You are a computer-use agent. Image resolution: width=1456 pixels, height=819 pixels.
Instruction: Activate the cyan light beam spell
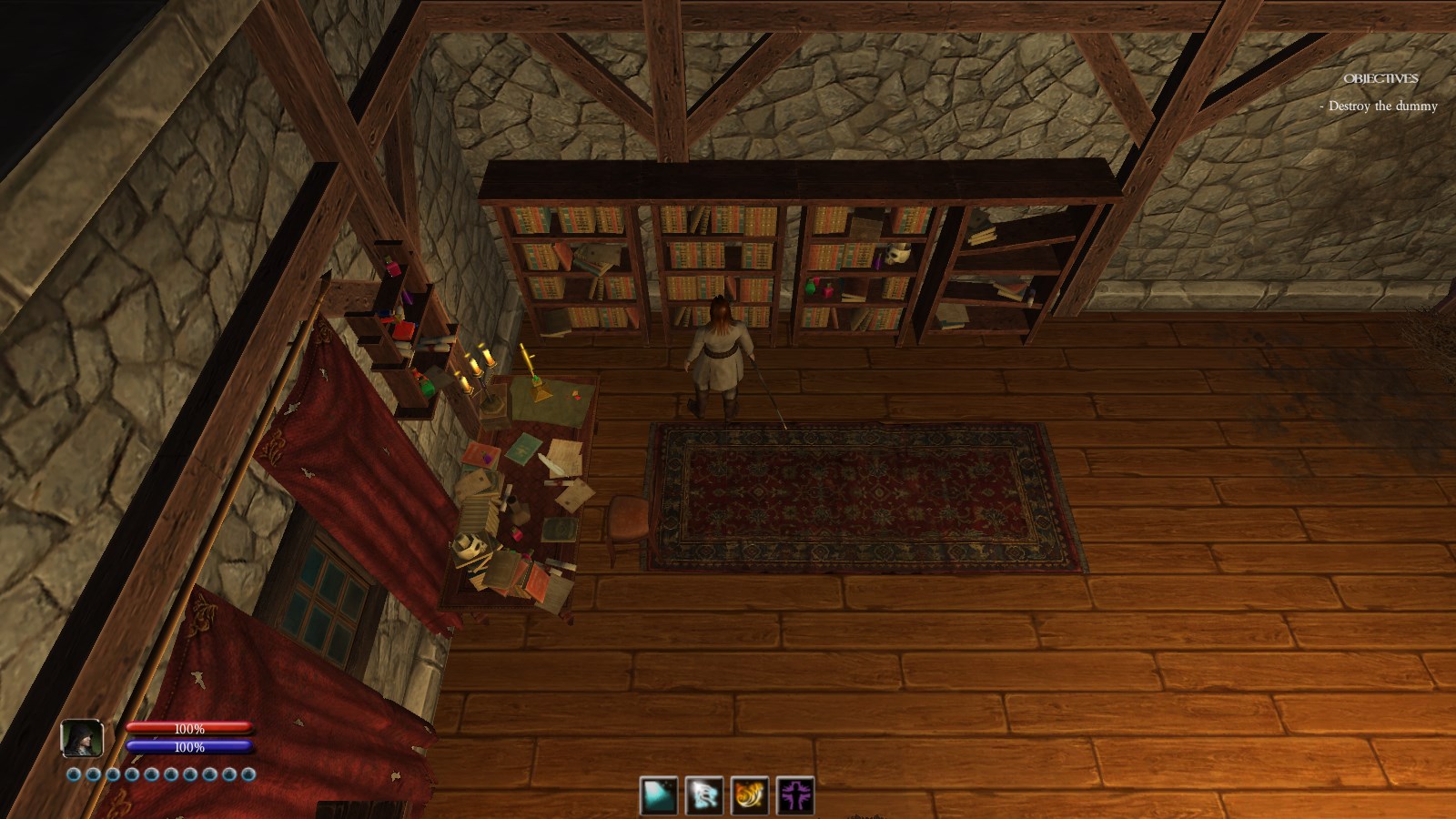coord(659,796)
